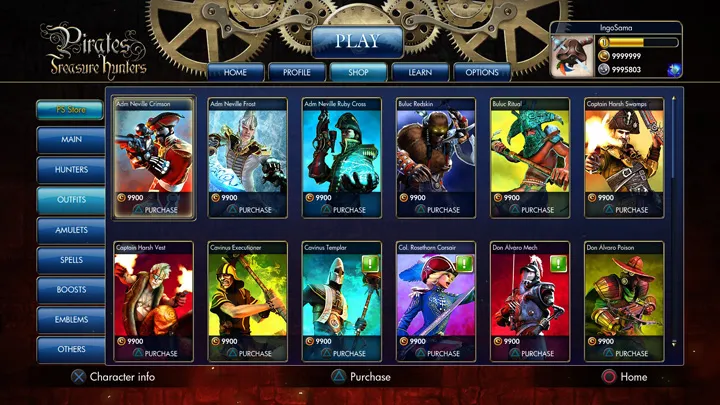Choose the Buluc Redskin outfit card

[436, 150]
